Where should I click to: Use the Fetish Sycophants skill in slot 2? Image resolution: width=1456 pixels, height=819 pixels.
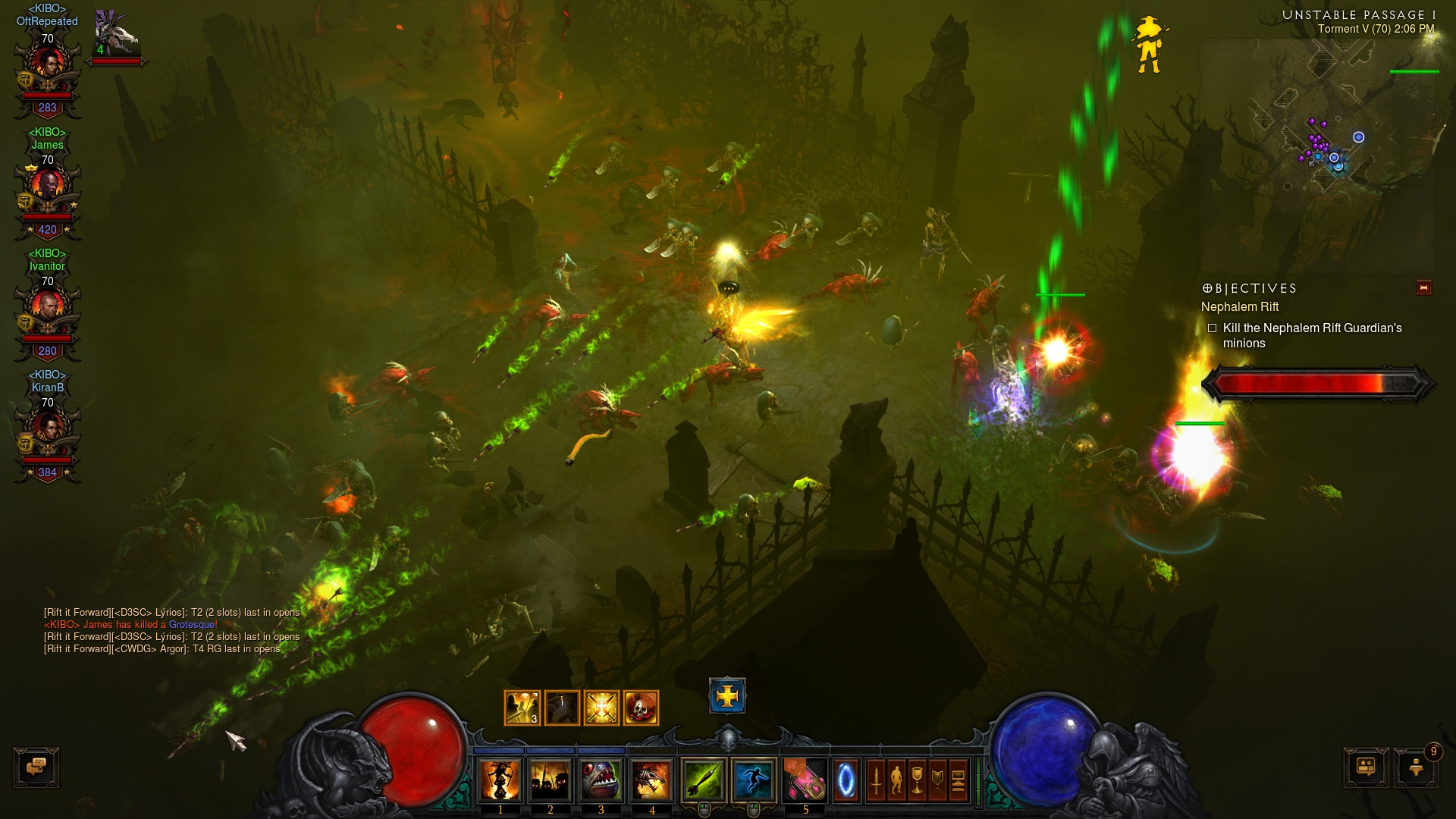(x=551, y=780)
